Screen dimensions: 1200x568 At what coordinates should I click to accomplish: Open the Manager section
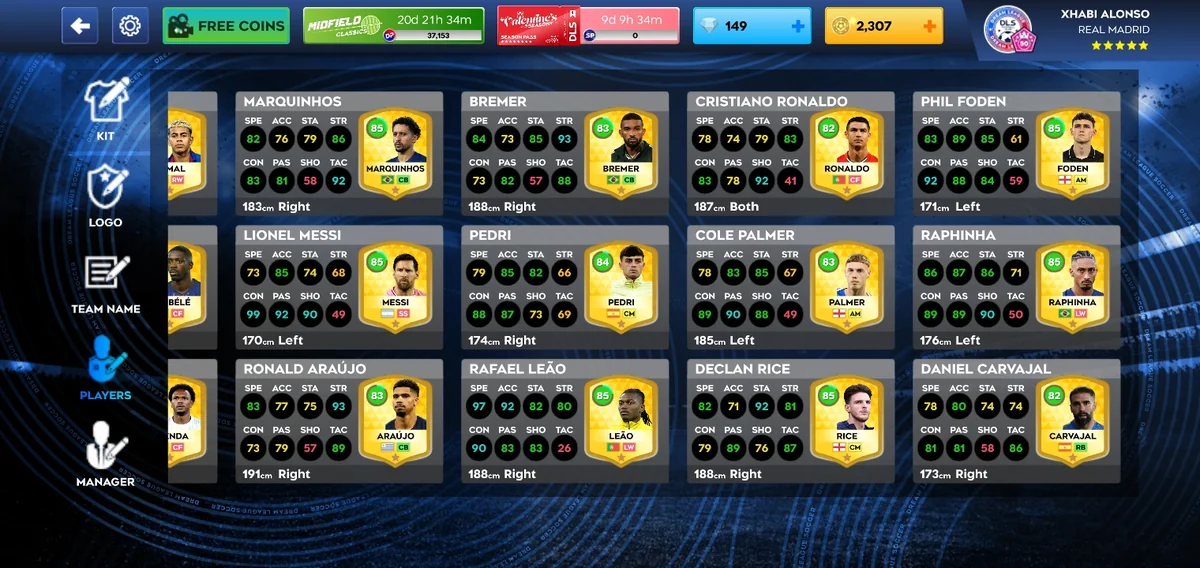105,455
